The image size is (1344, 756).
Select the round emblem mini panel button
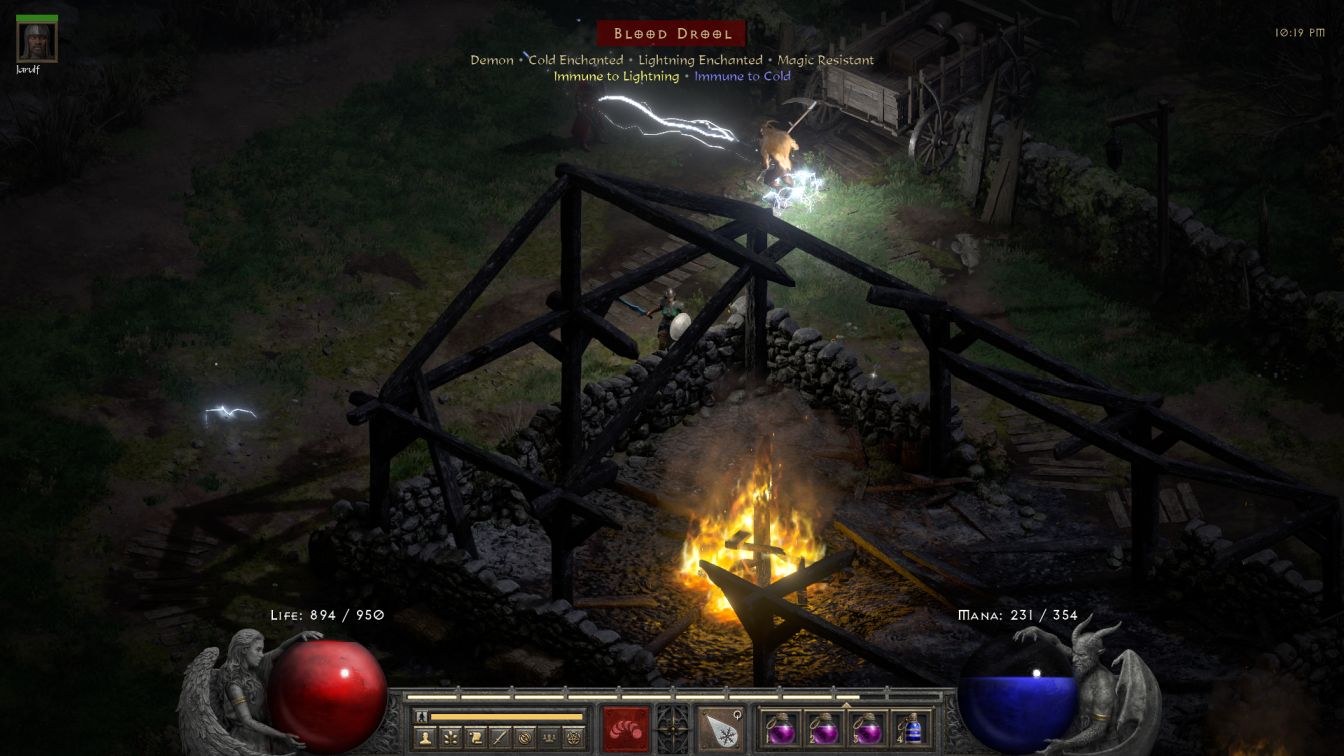[x=524, y=738]
